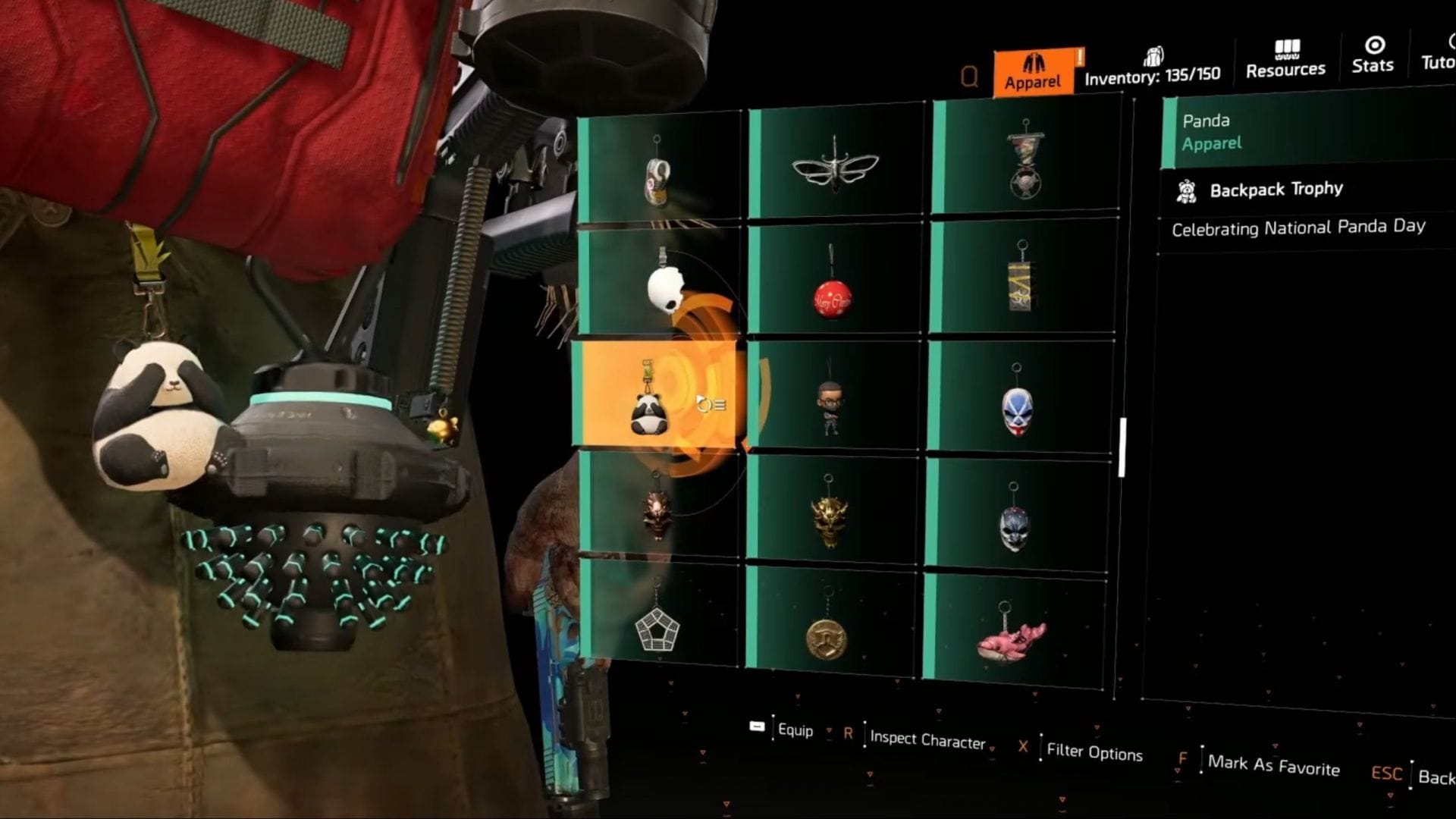Viewport: 1456px width, 819px height.
Task: Equip the highlighted panda trophy
Action: click(793, 730)
